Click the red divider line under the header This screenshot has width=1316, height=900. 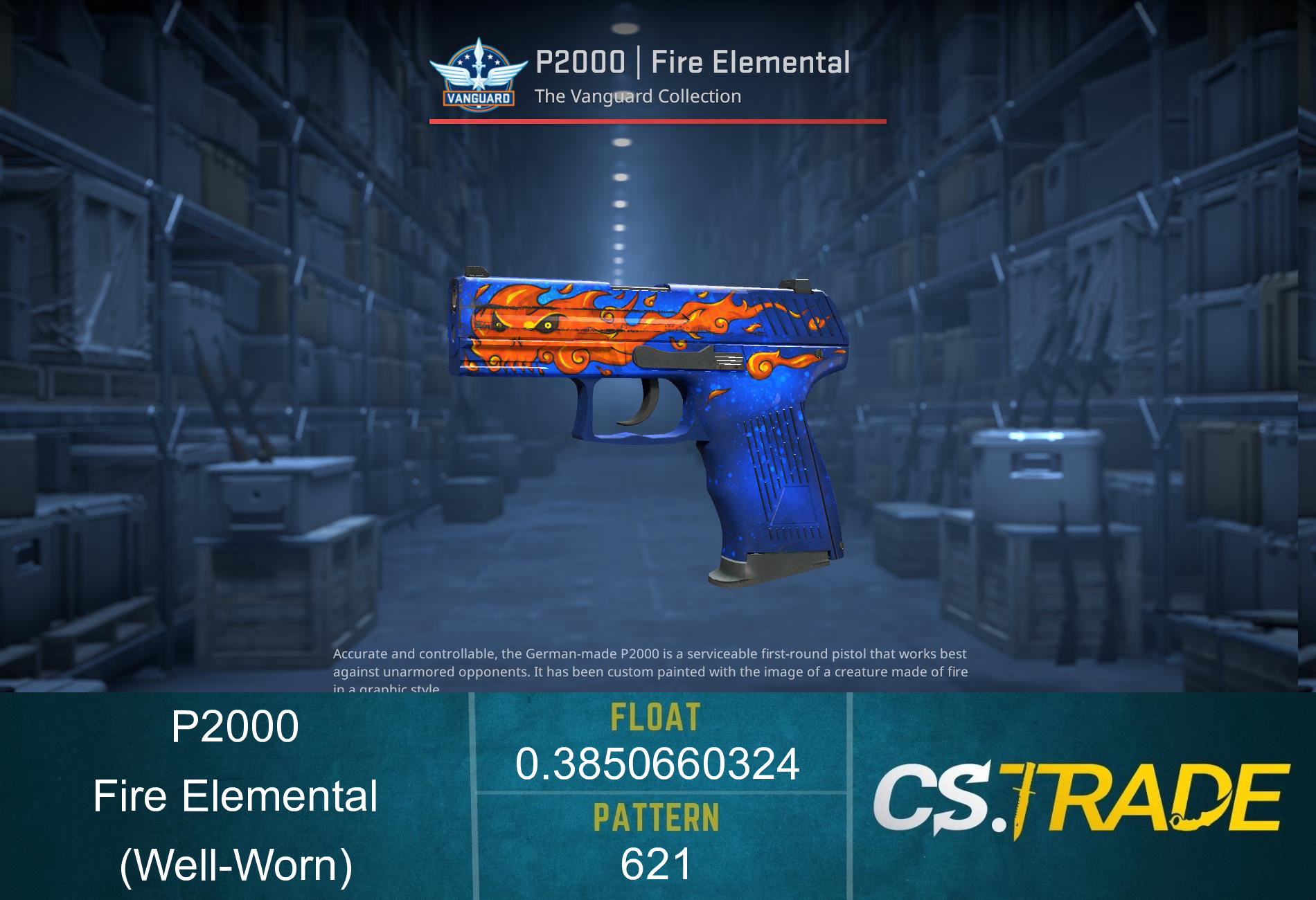click(x=658, y=121)
